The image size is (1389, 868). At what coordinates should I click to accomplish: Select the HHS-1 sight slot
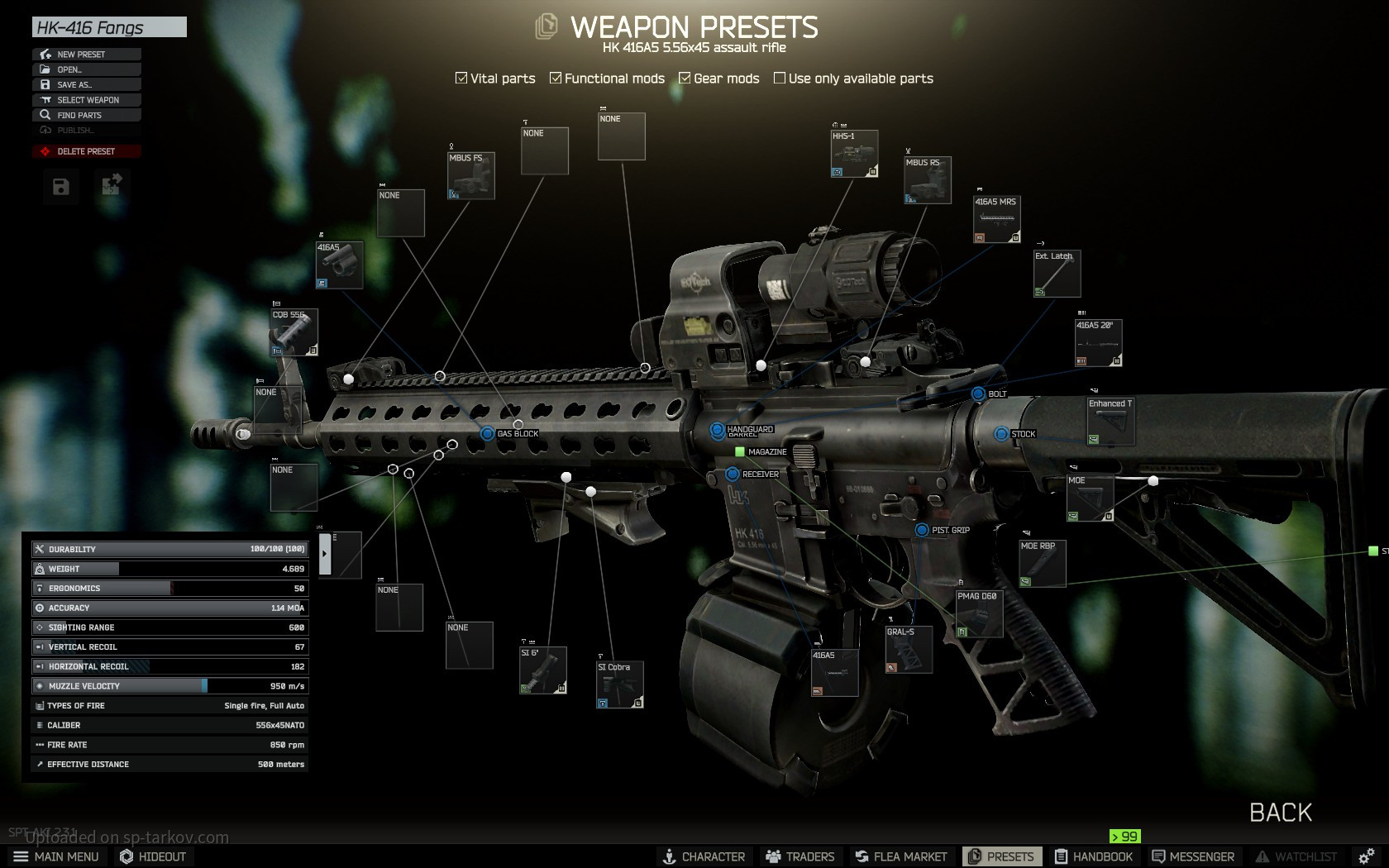coord(854,154)
